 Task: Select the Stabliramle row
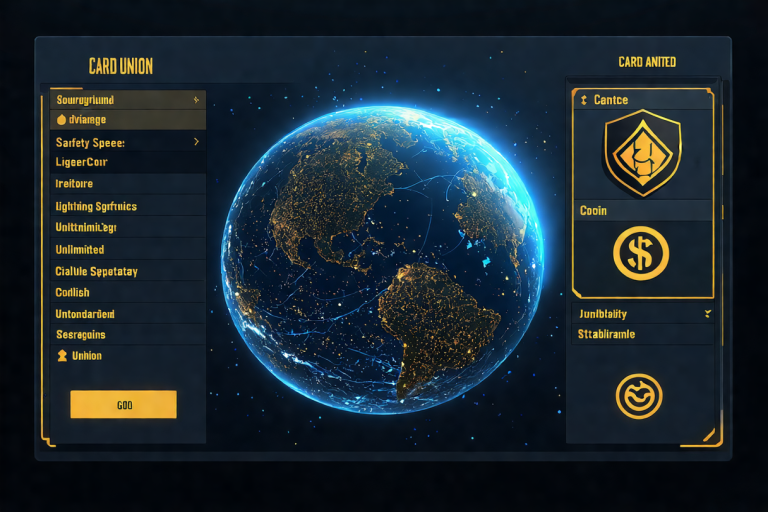(643, 334)
